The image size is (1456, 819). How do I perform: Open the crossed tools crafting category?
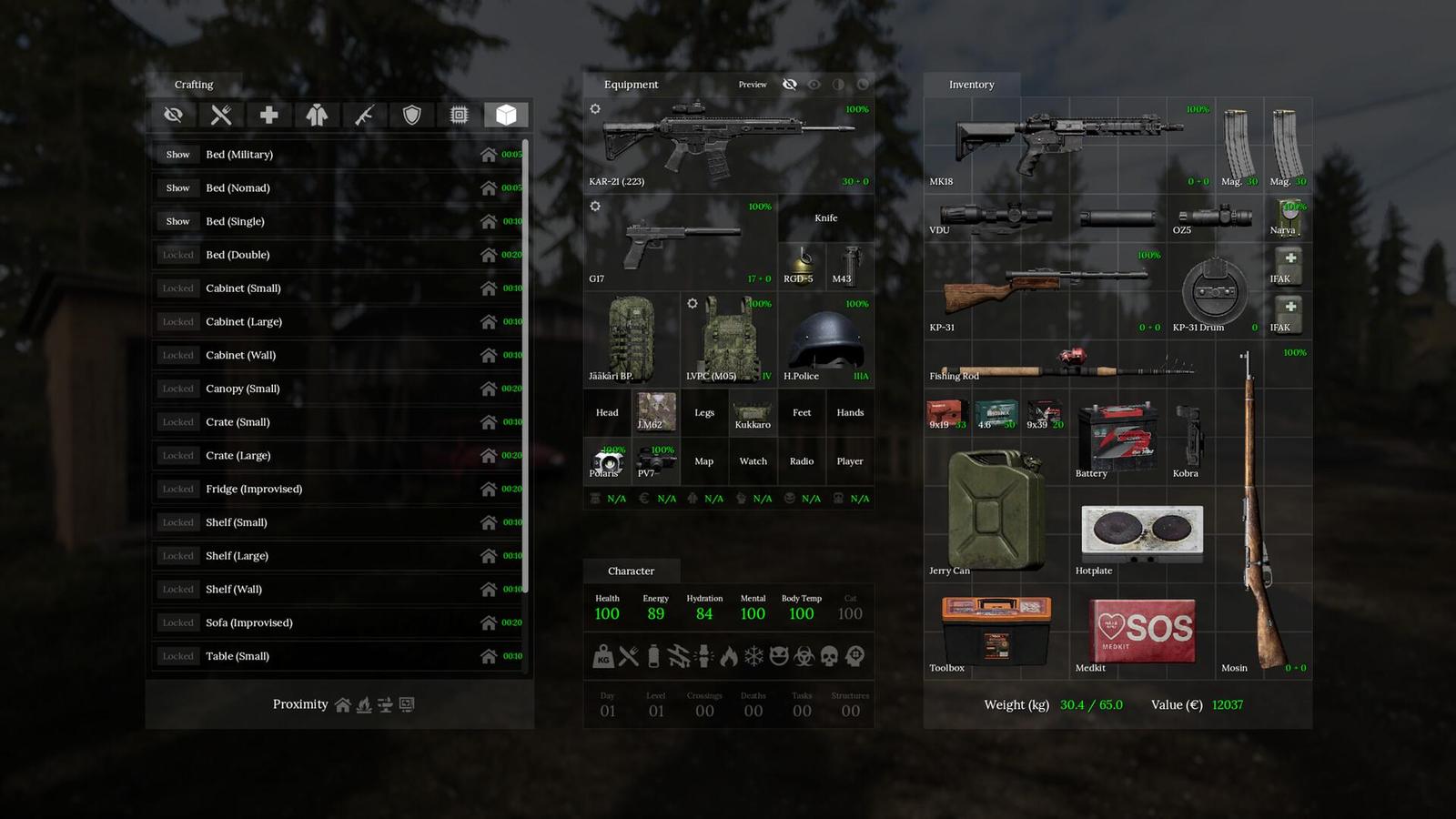click(x=221, y=115)
